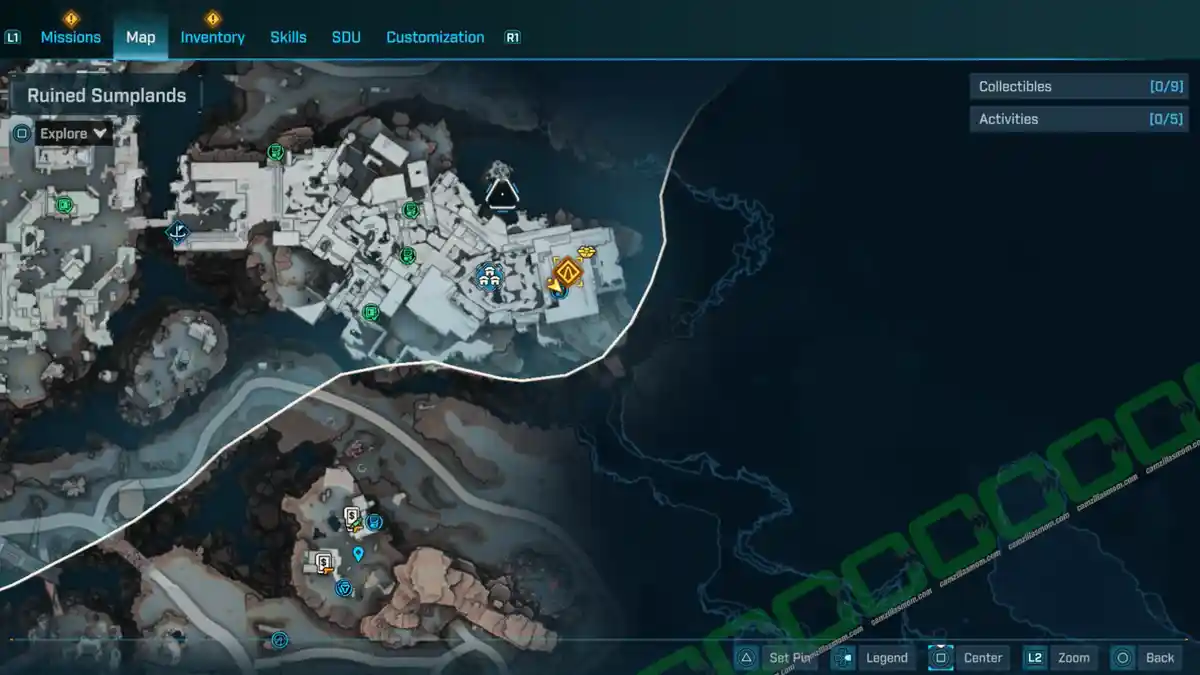The image size is (1200, 675).
Task: Click the Set Pin button
Action: coord(778,657)
